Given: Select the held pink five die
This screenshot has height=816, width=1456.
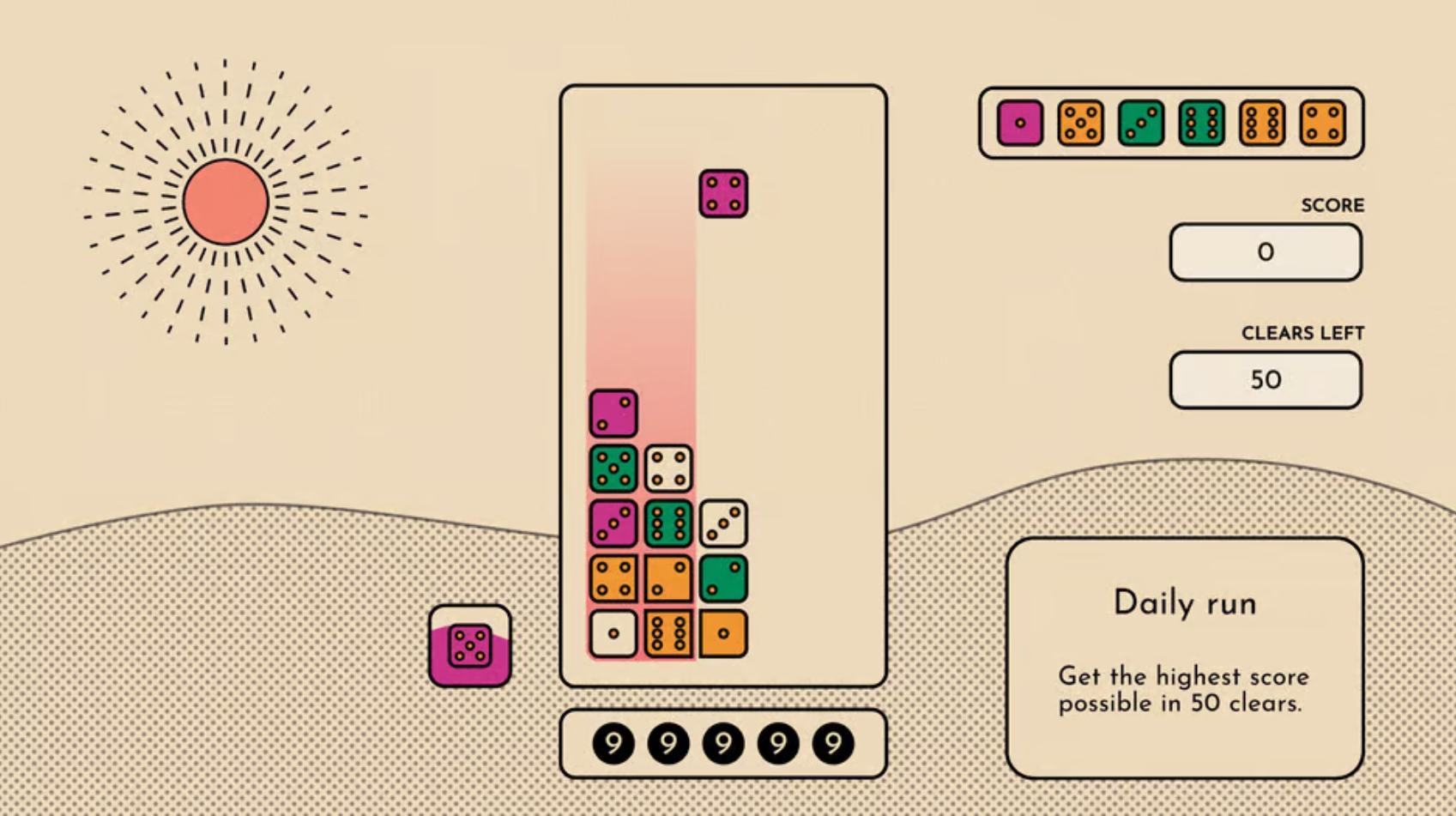Looking at the screenshot, I should coord(469,646).
